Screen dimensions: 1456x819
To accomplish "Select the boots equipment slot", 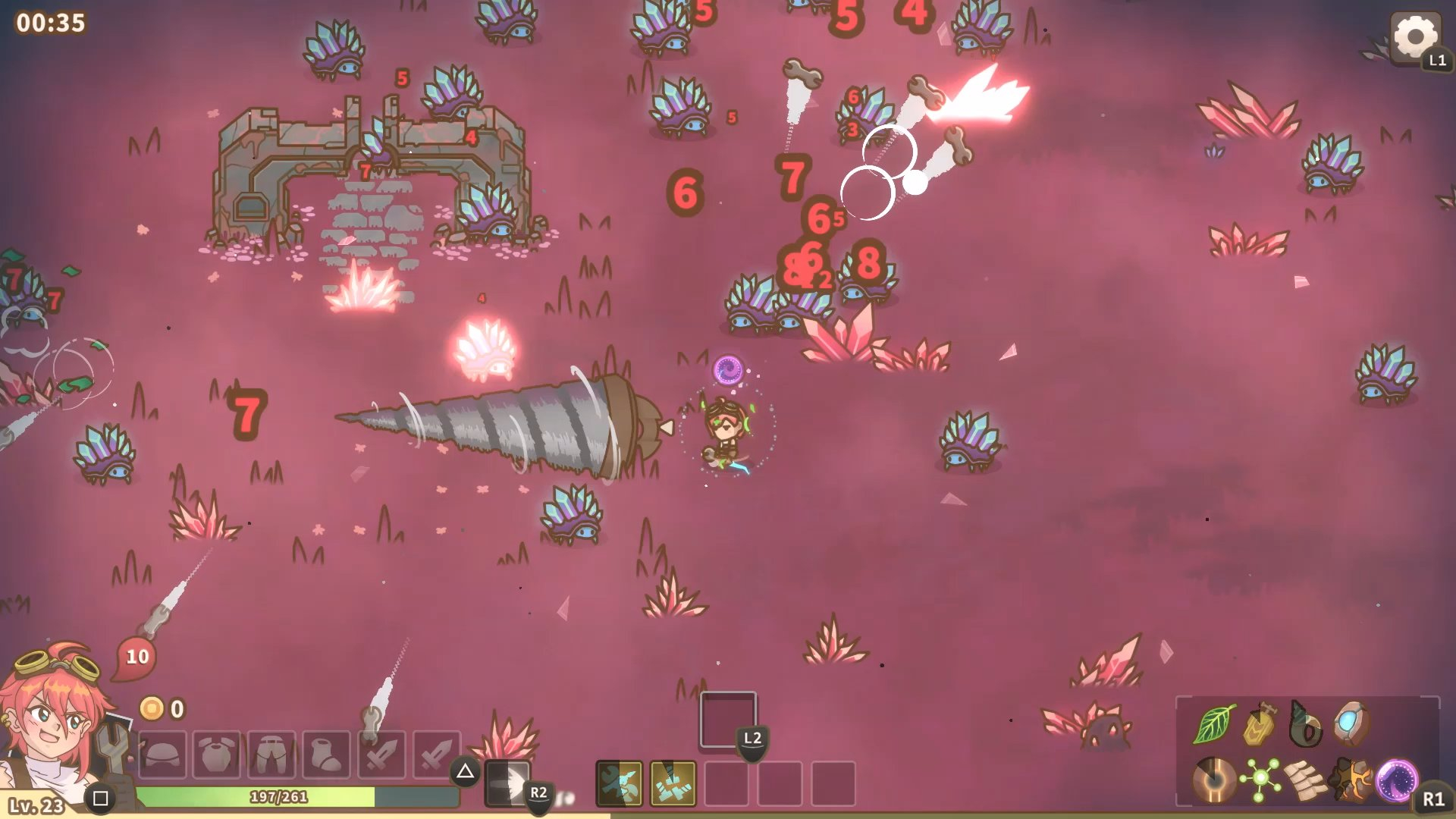I will click(326, 754).
